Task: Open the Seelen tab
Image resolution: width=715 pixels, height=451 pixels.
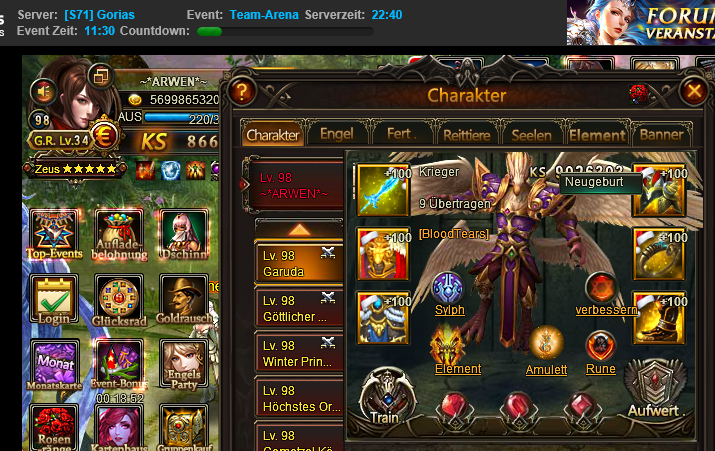Action: [x=531, y=134]
